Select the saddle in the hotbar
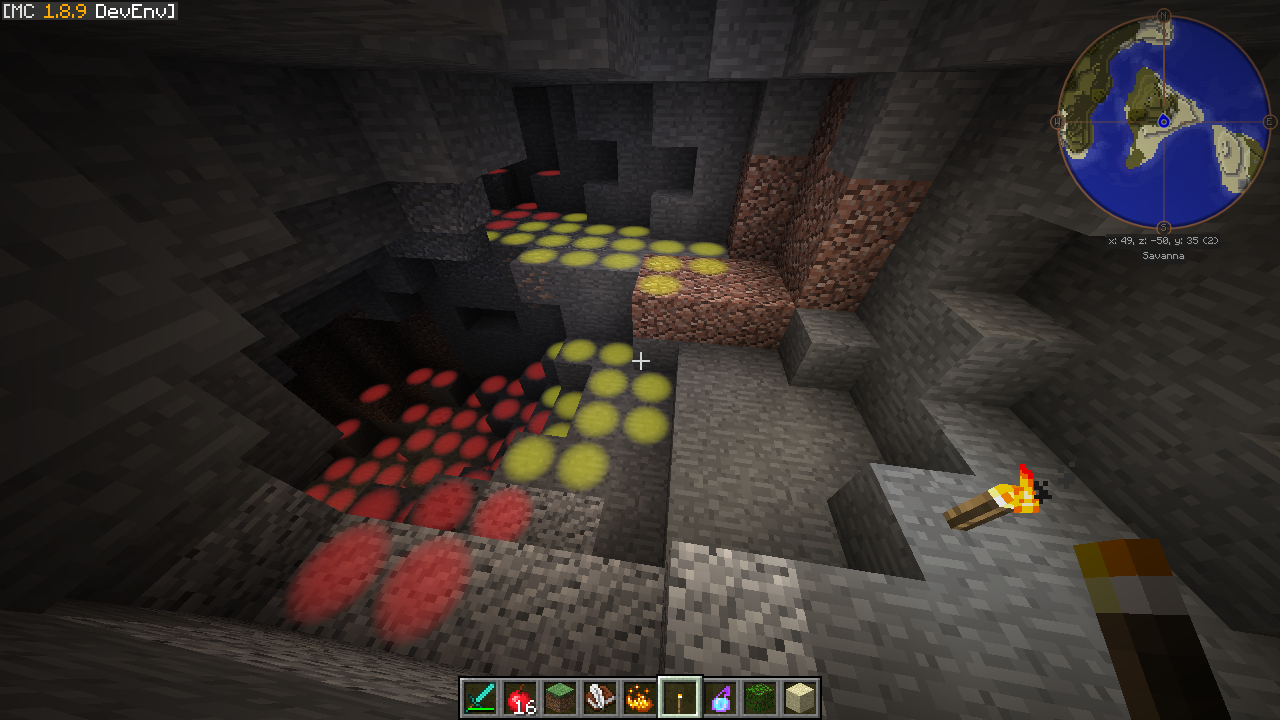Image resolution: width=1280 pixels, height=720 pixels. click(600, 697)
